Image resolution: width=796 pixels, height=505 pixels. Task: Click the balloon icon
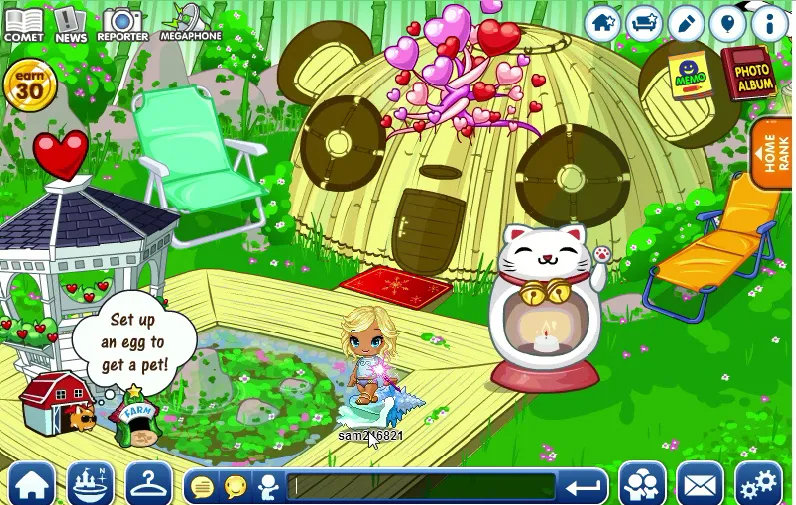[727, 22]
